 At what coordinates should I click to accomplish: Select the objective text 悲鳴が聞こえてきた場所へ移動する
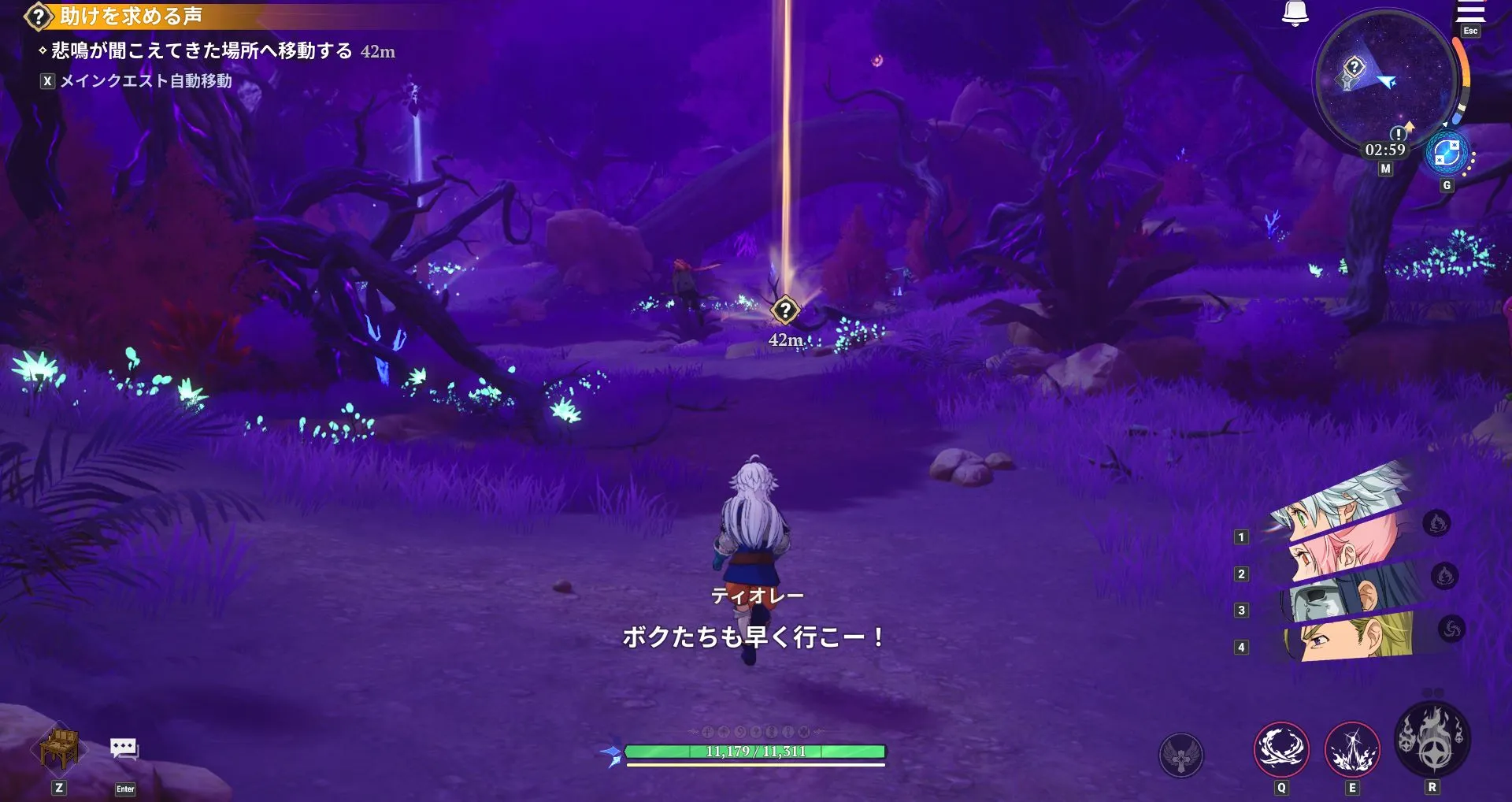tap(197, 52)
